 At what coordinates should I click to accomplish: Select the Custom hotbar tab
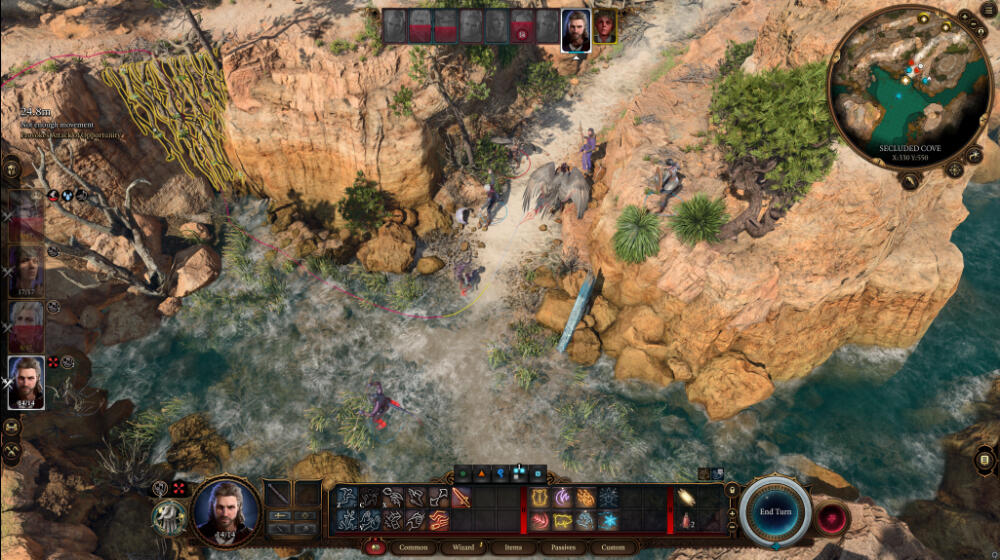[x=614, y=547]
